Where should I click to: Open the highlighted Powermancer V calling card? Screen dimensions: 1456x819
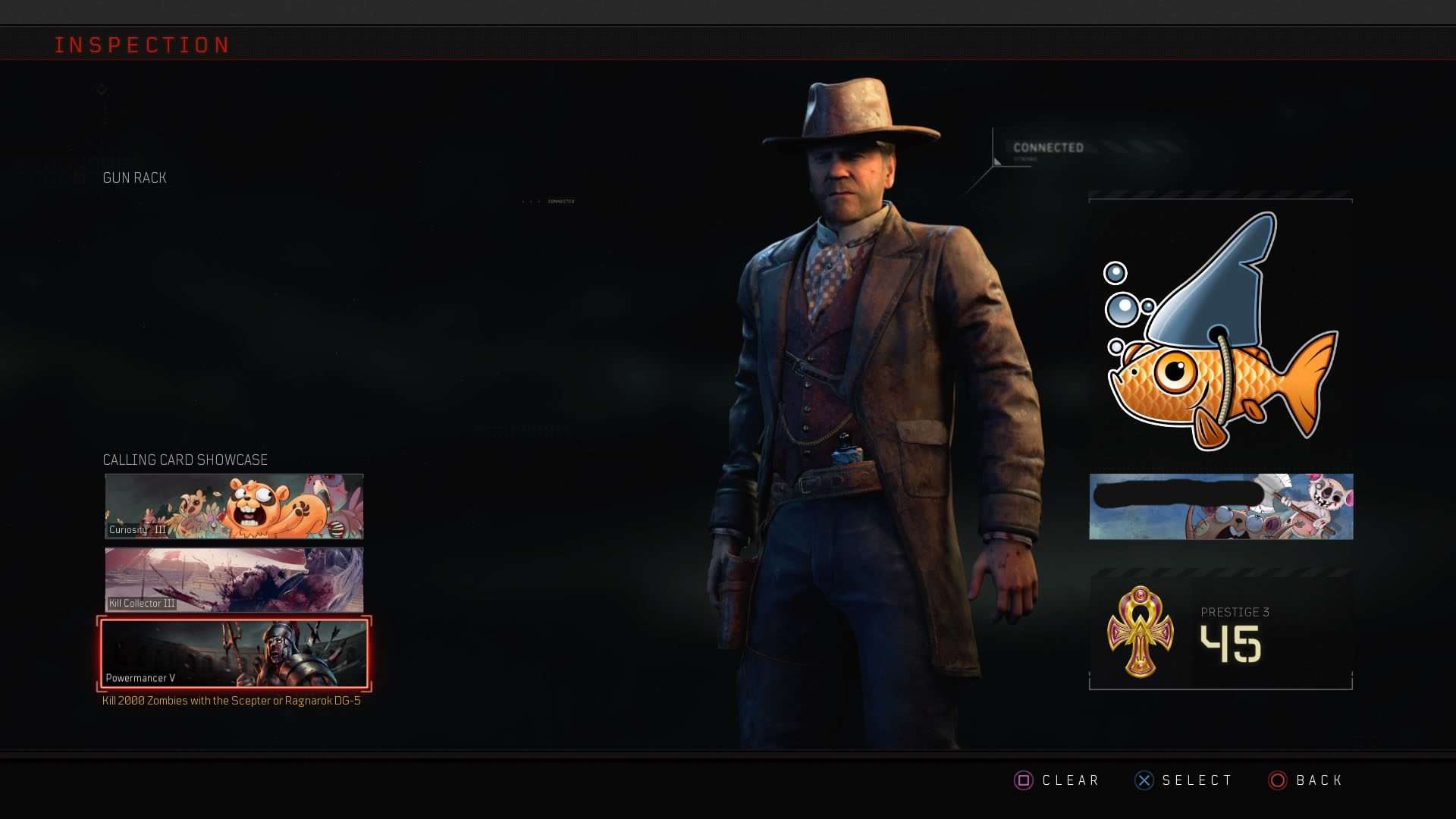pos(234,654)
